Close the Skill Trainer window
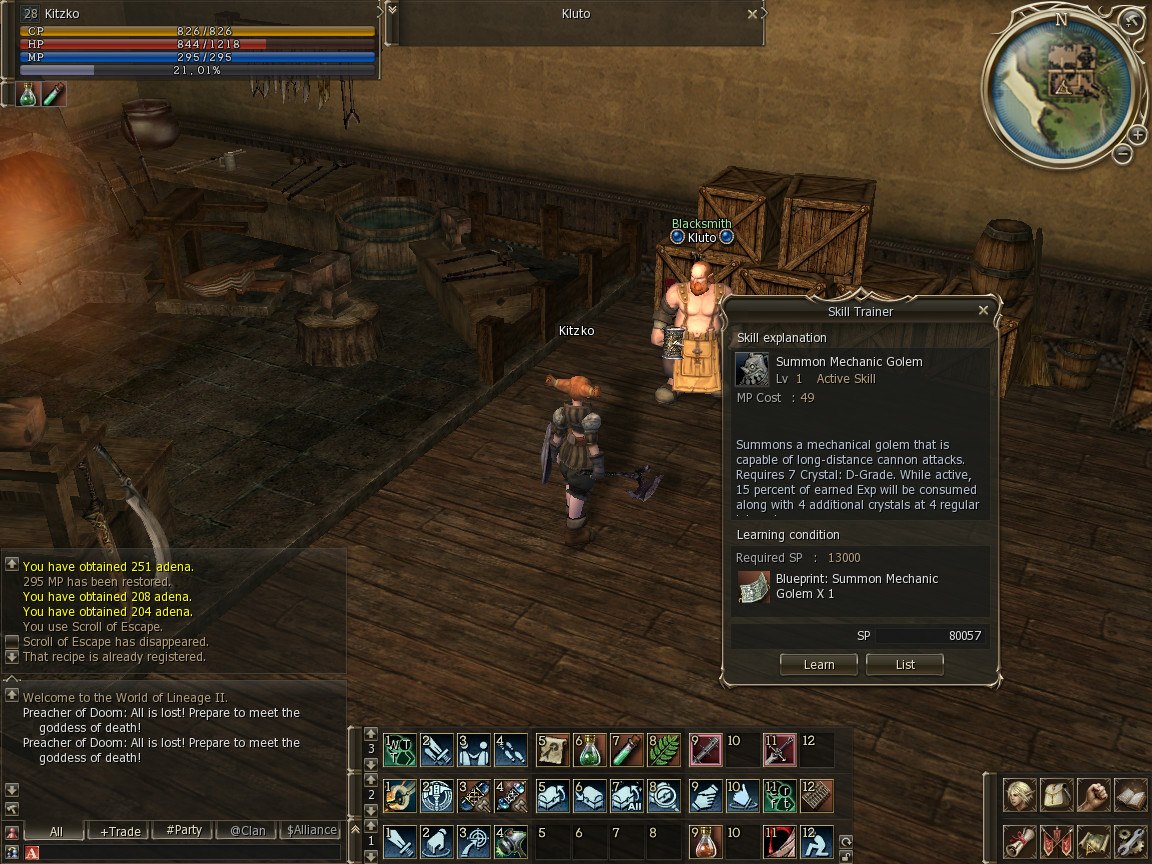The image size is (1152, 864). (x=983, y=311)
